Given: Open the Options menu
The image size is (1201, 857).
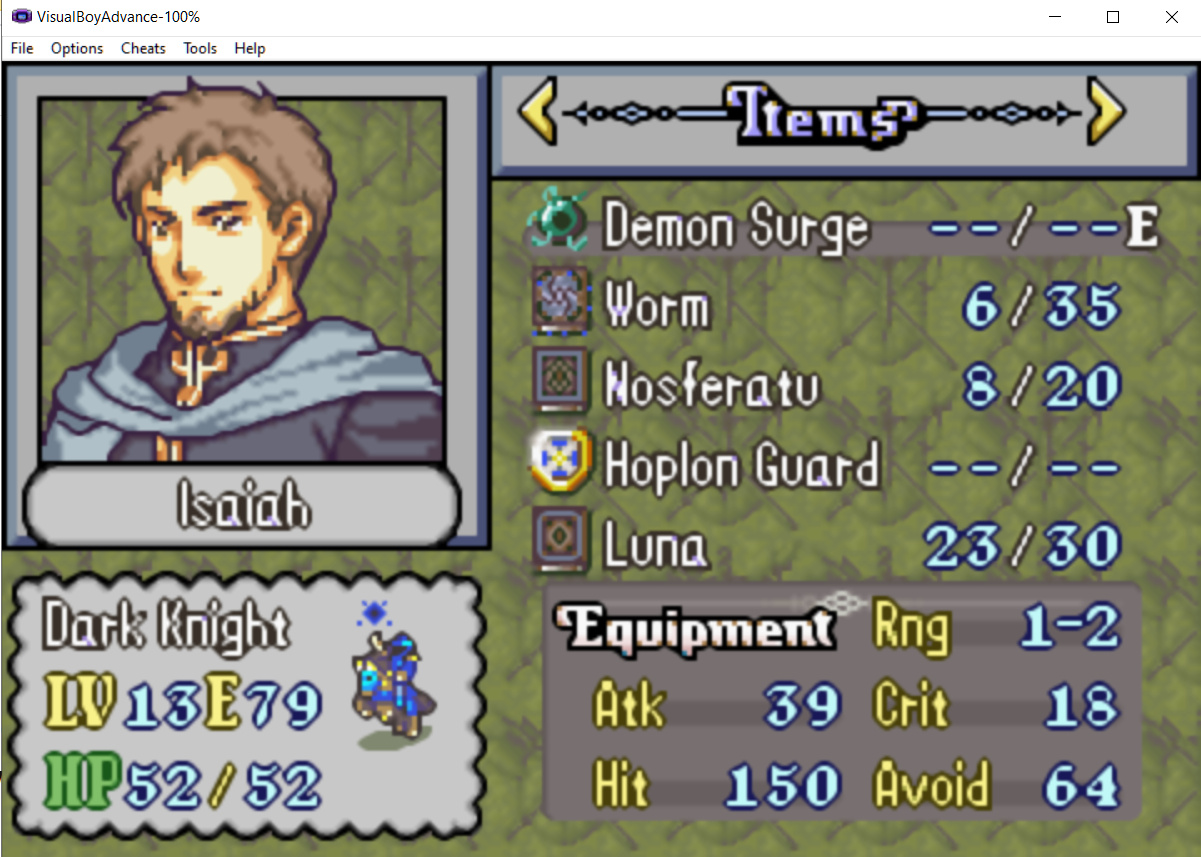Looking at the screenshot, I should click(77, 48).
